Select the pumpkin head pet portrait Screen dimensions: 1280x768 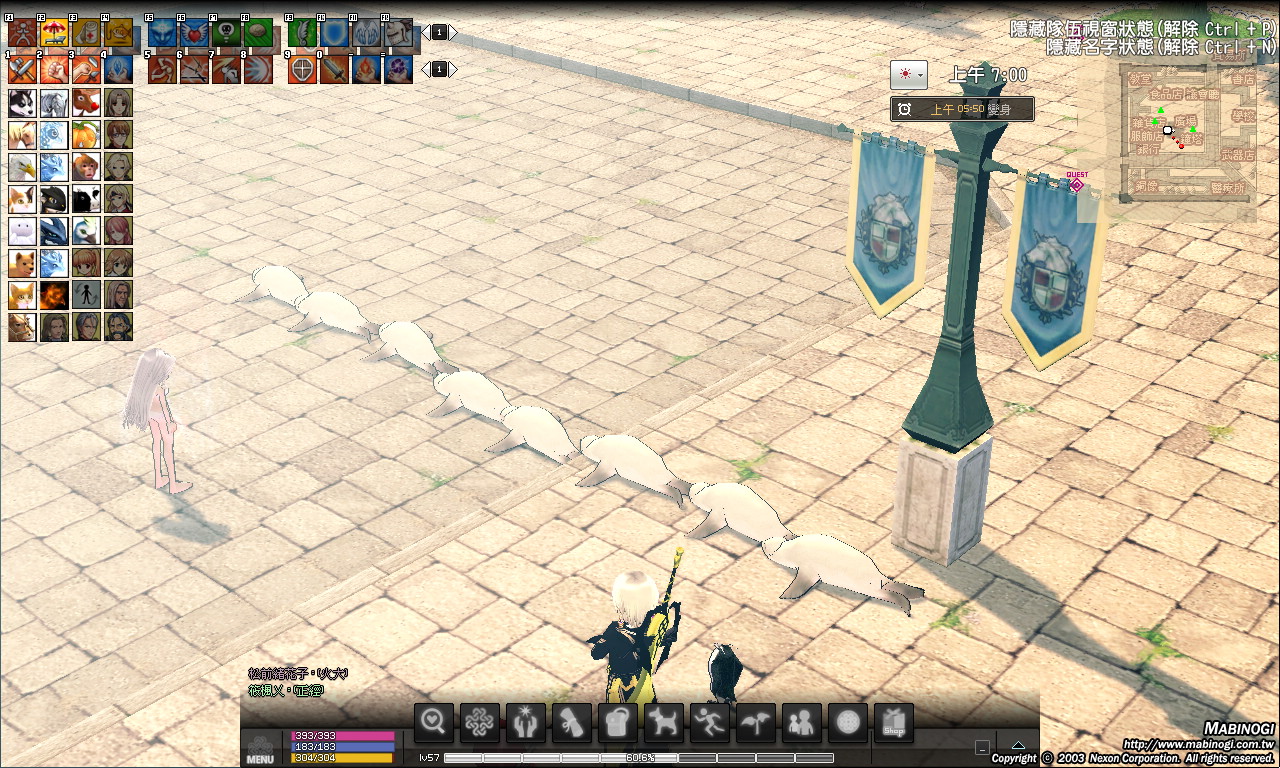point(86,135)
